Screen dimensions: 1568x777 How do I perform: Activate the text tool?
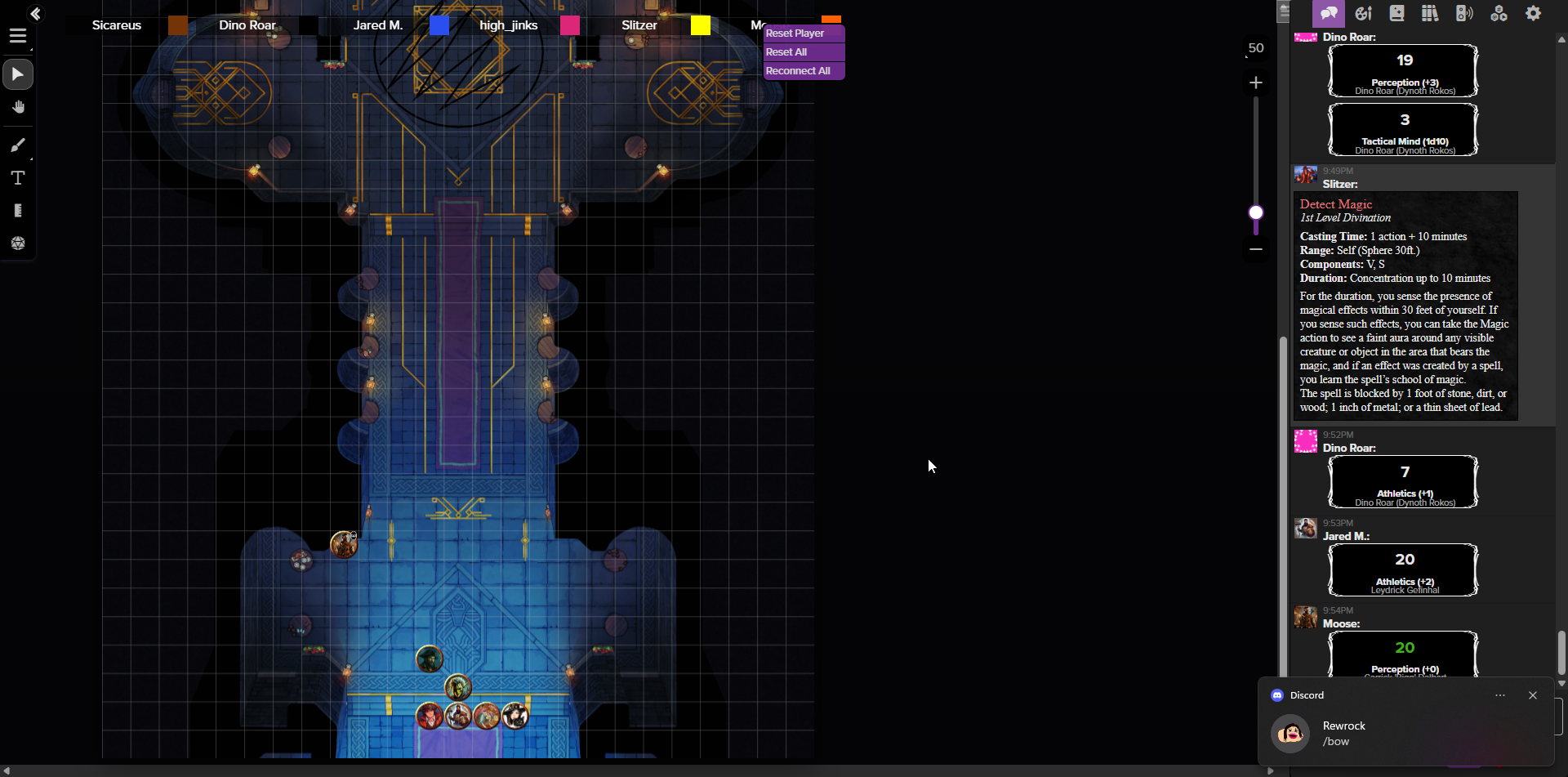coord(18,178)
